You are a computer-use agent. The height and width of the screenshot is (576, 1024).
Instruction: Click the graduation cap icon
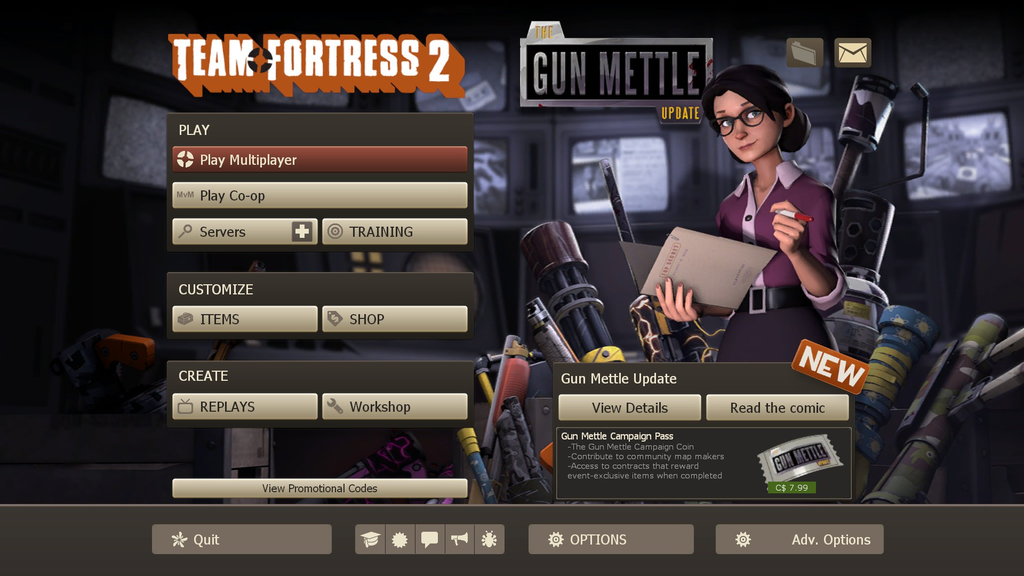371,540
